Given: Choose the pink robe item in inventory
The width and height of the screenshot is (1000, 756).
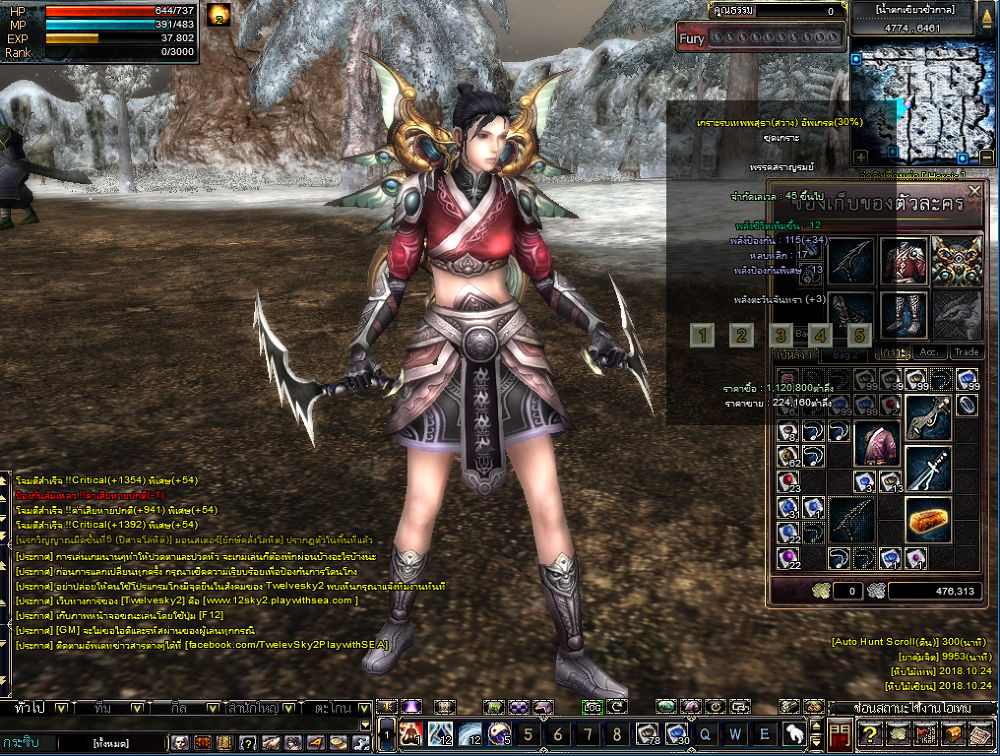Looking at the screenshot, I should 877,443.
